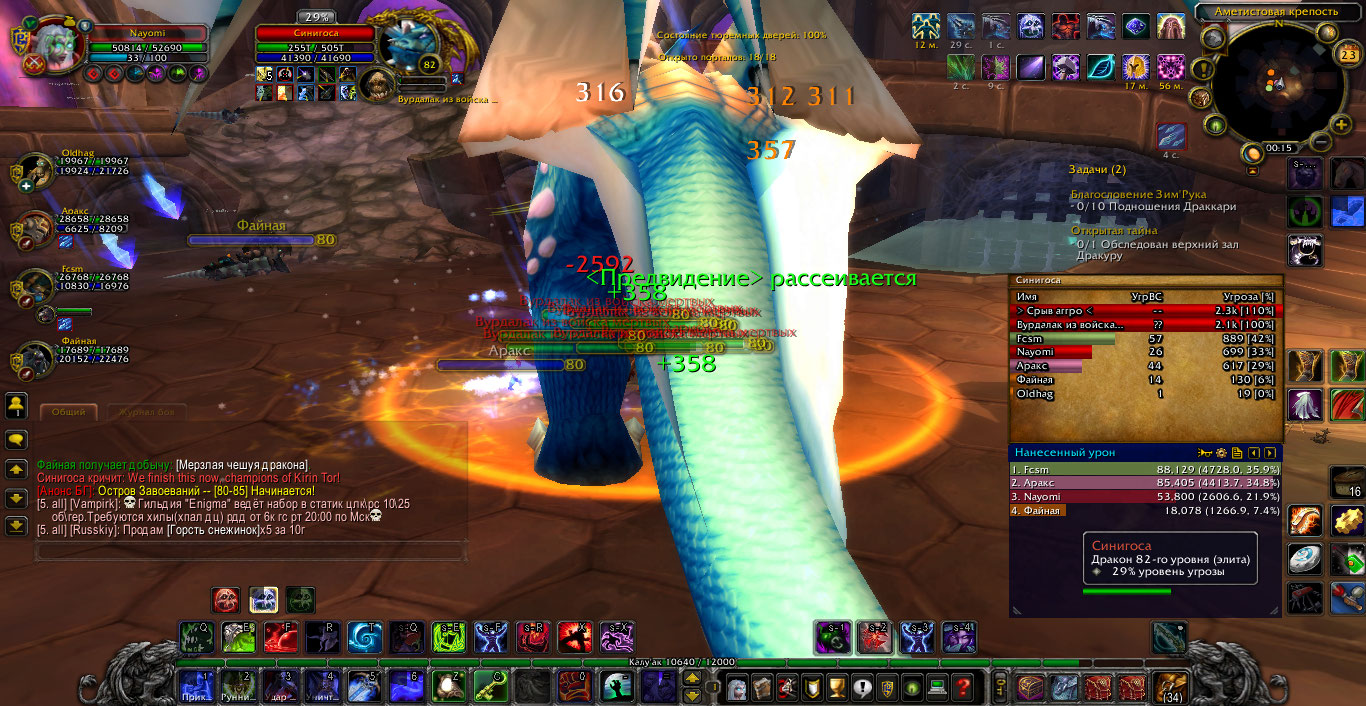Open the main backpack showing 34 free slots
This screenshot has width=1366, height=706.
pos(1170,687)
